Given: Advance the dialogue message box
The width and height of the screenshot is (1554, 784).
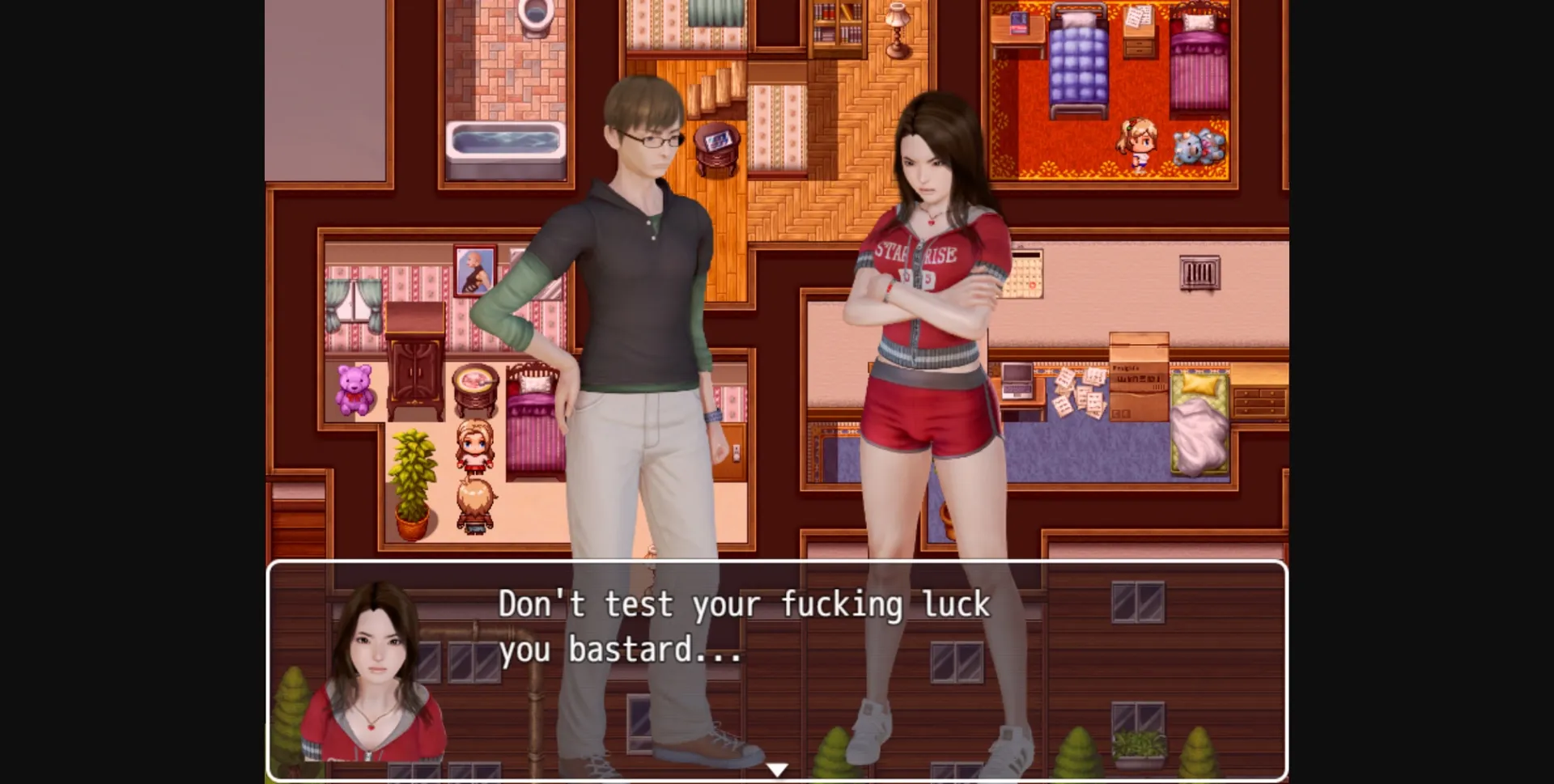Looking at the screenshot, I should point(775,670).
